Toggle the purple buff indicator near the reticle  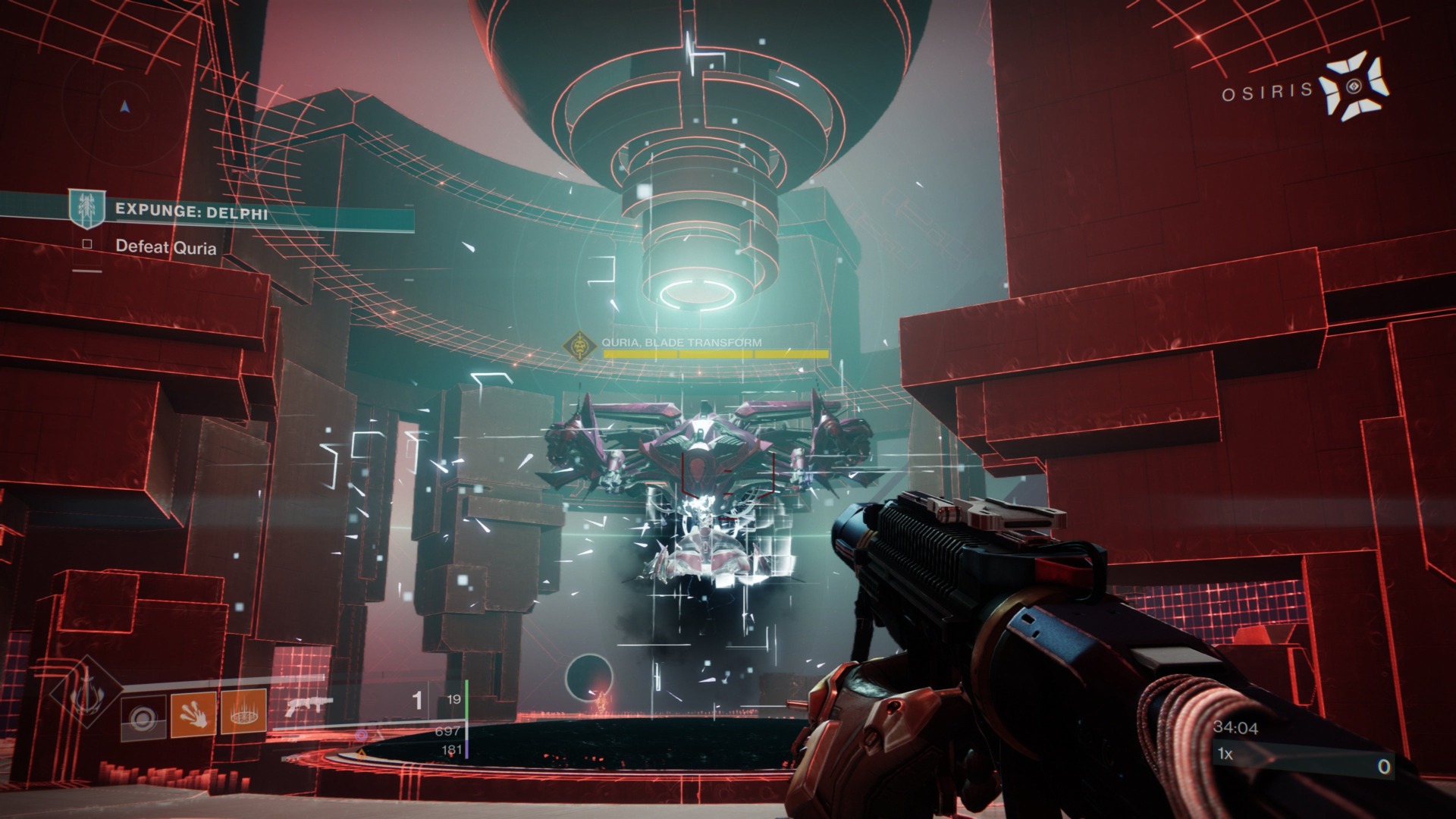tap(362, 734)
